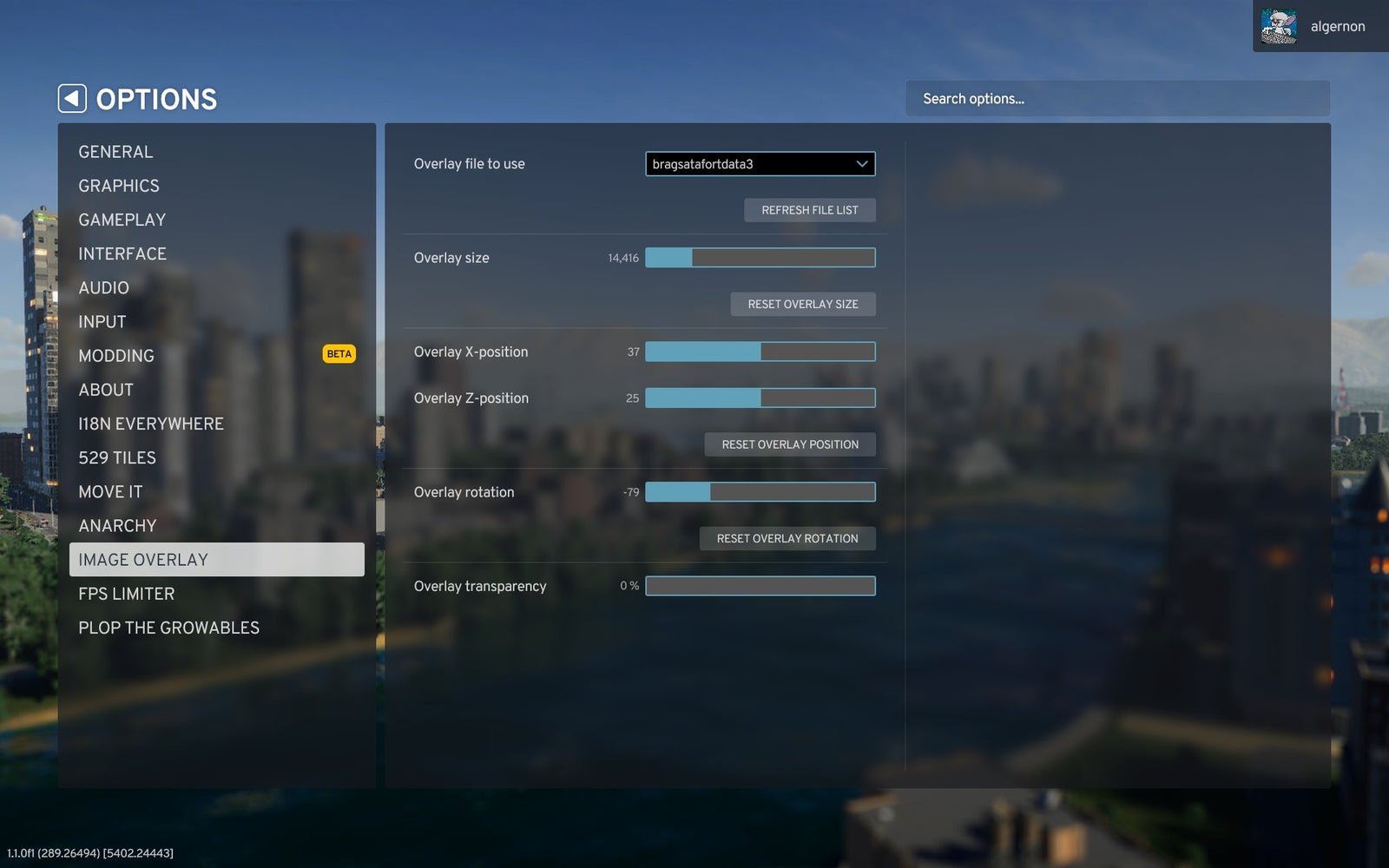Image resolution: width=1389 pixels, height=868 pixels.
Task: Select bragsatafortdata3 from the file dropdown
Action: click(x=712, y=164)
